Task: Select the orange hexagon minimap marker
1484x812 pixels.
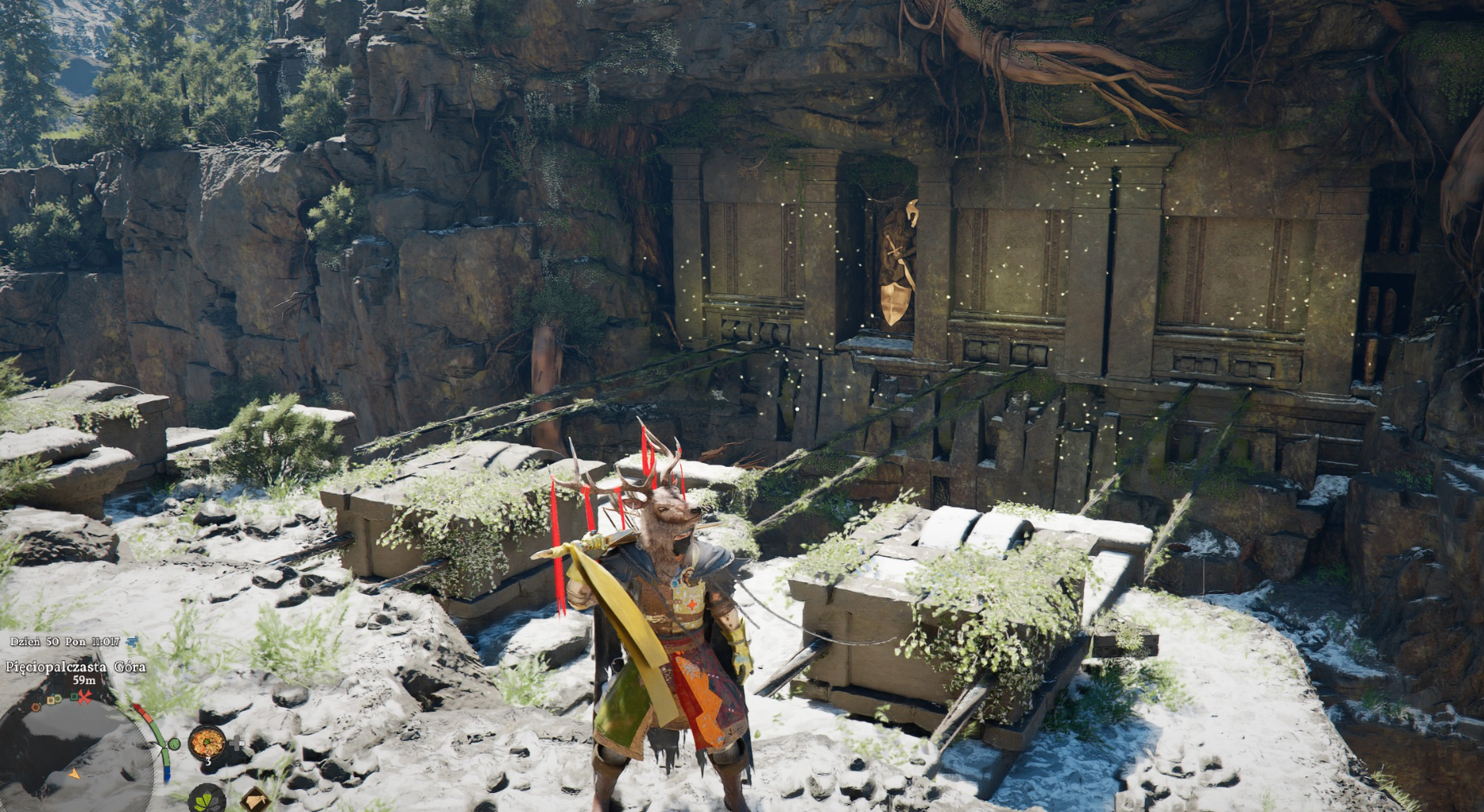Action: click(37, 707)
